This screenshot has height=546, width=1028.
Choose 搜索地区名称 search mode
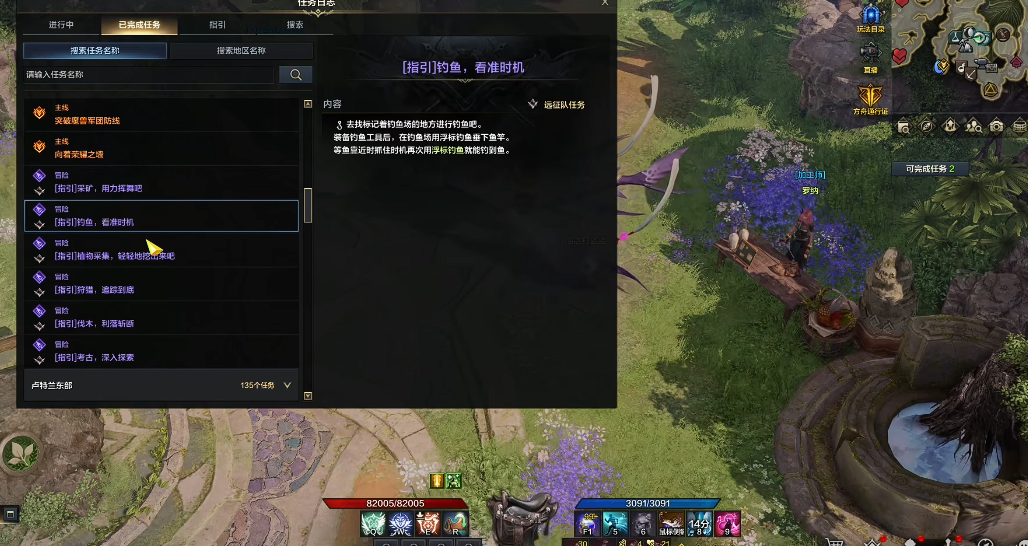coord(241,50)
